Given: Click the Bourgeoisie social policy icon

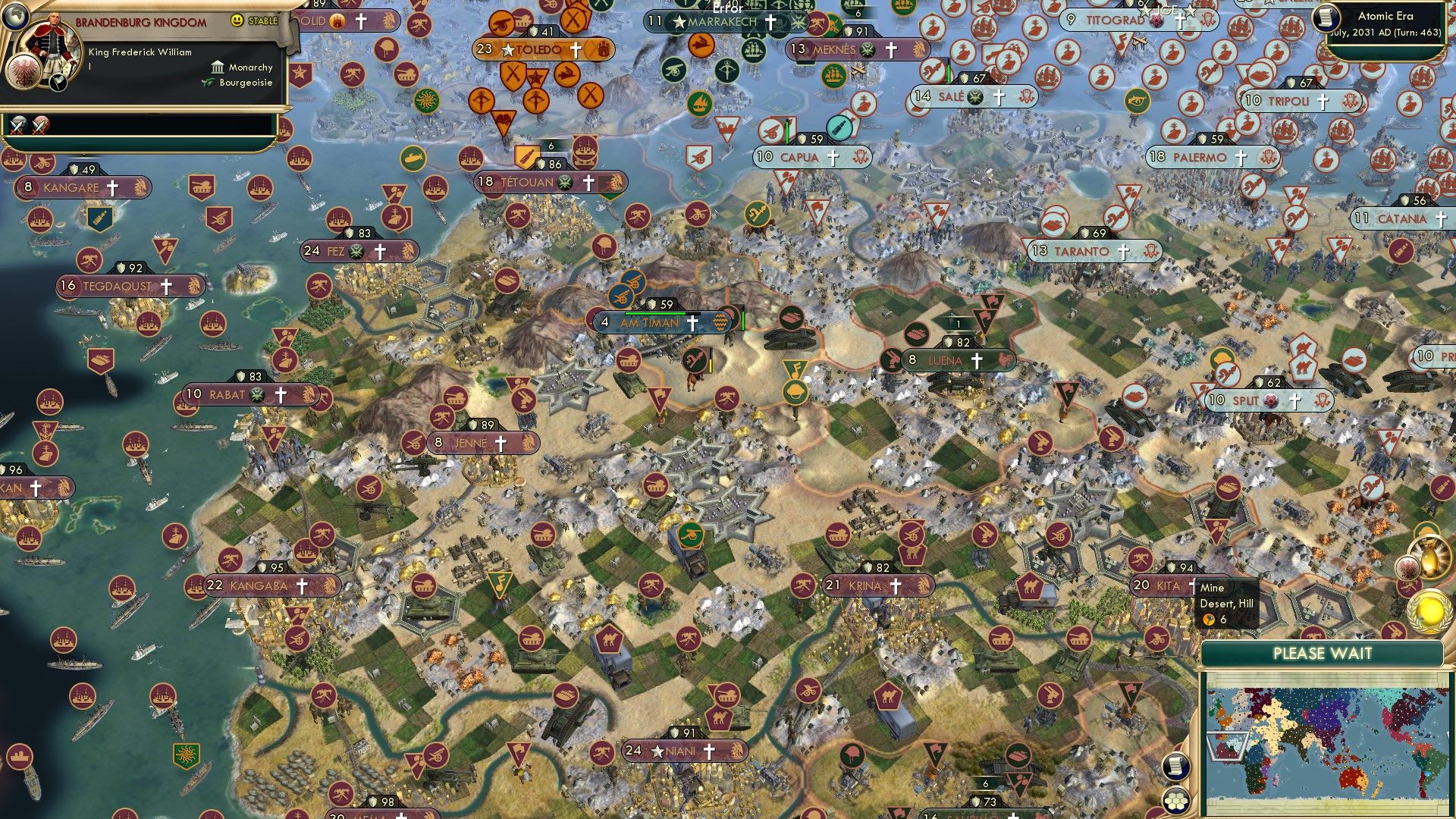Looking at the screenshot, I should 209,83.
